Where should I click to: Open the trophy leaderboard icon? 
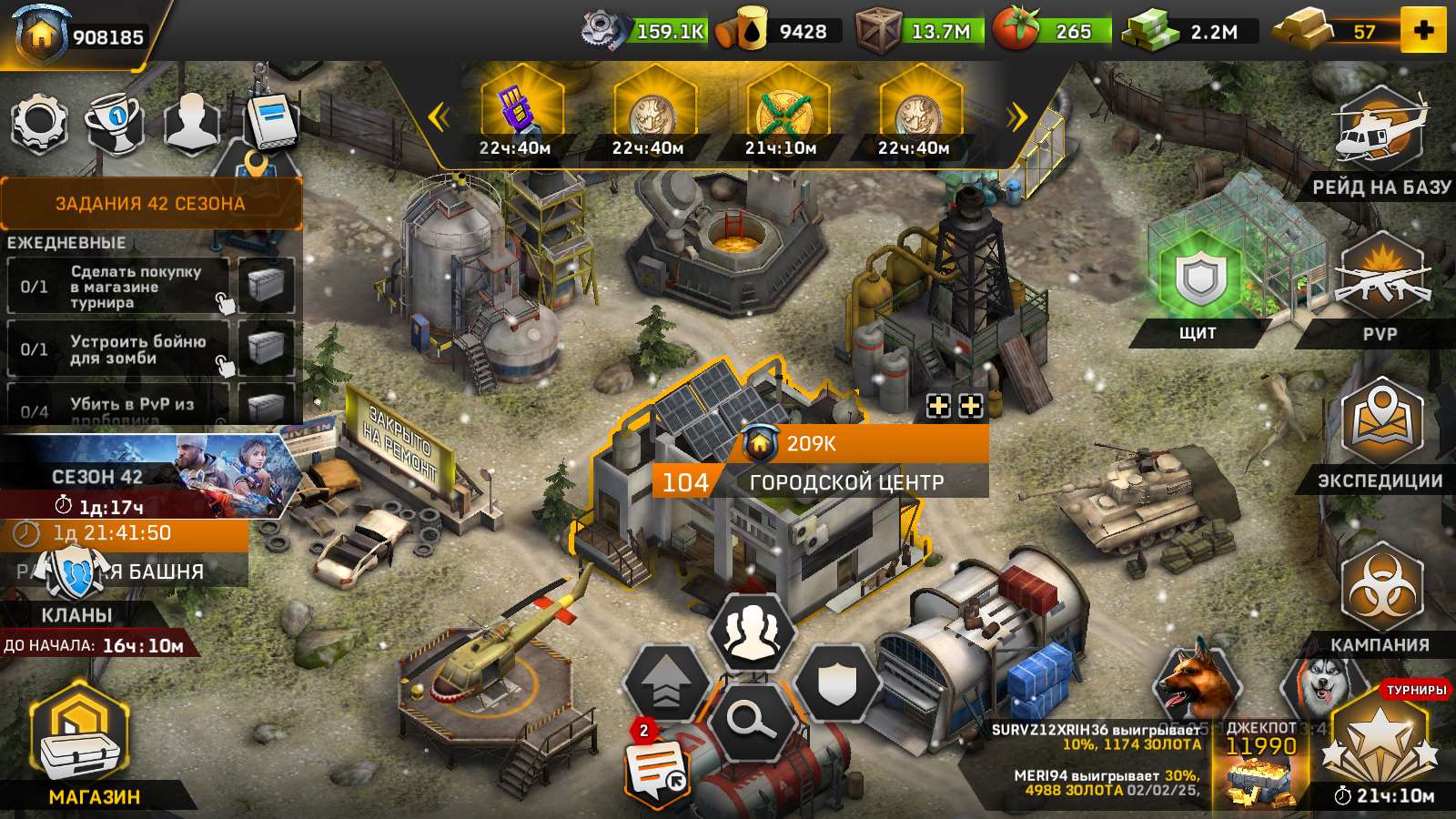[x=115, y=122]
